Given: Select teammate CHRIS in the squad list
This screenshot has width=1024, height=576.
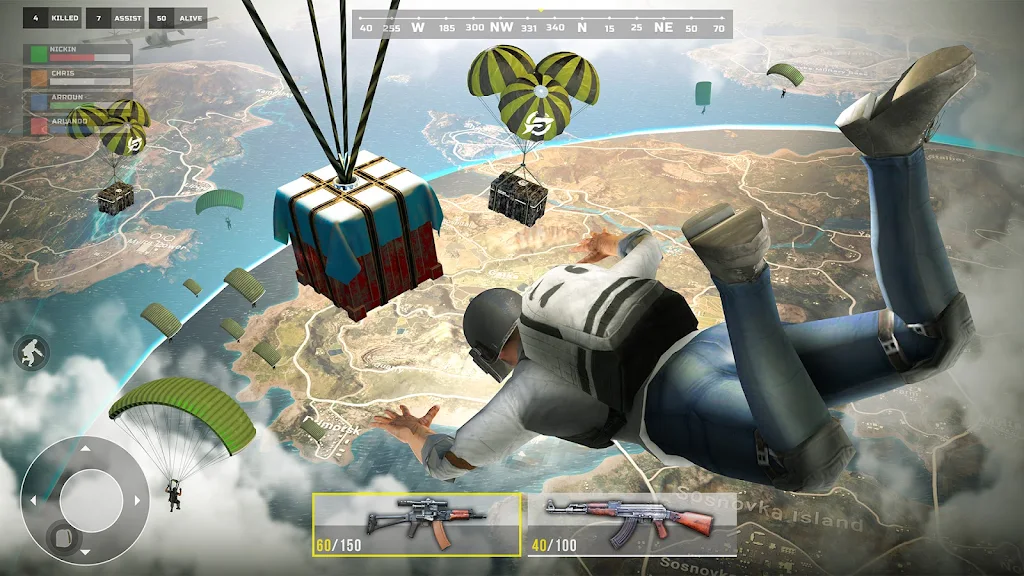Looking at the screenshot, I should pyautogui.click(x=78, y=77).
